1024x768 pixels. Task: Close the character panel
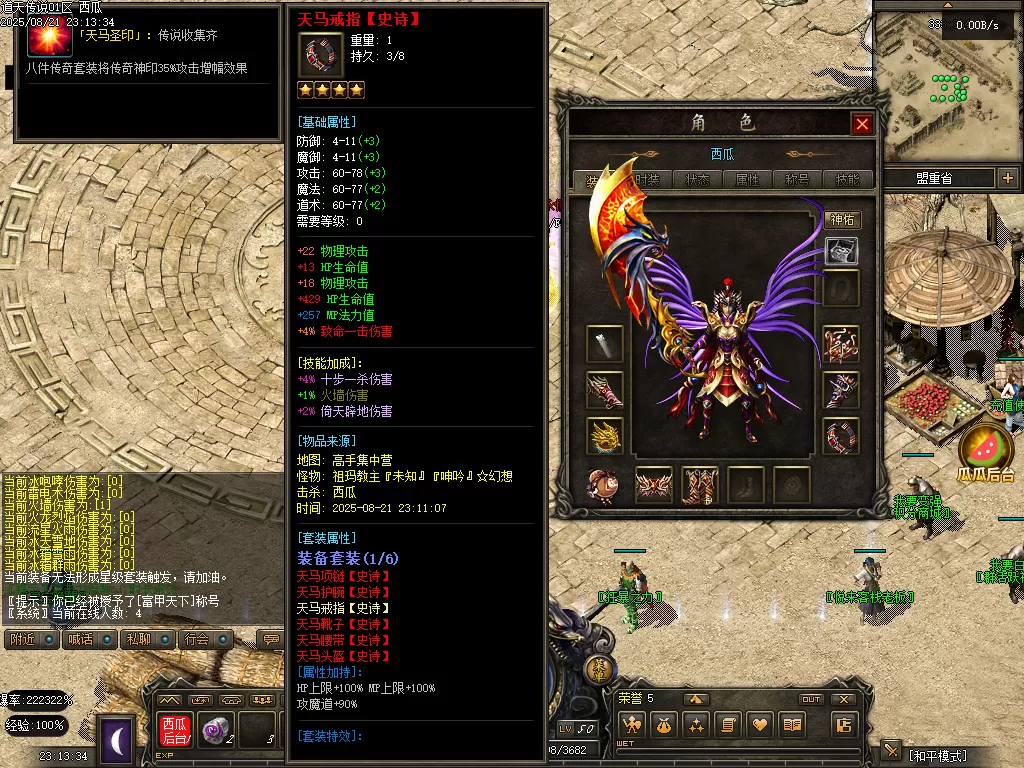coord(862,124)
